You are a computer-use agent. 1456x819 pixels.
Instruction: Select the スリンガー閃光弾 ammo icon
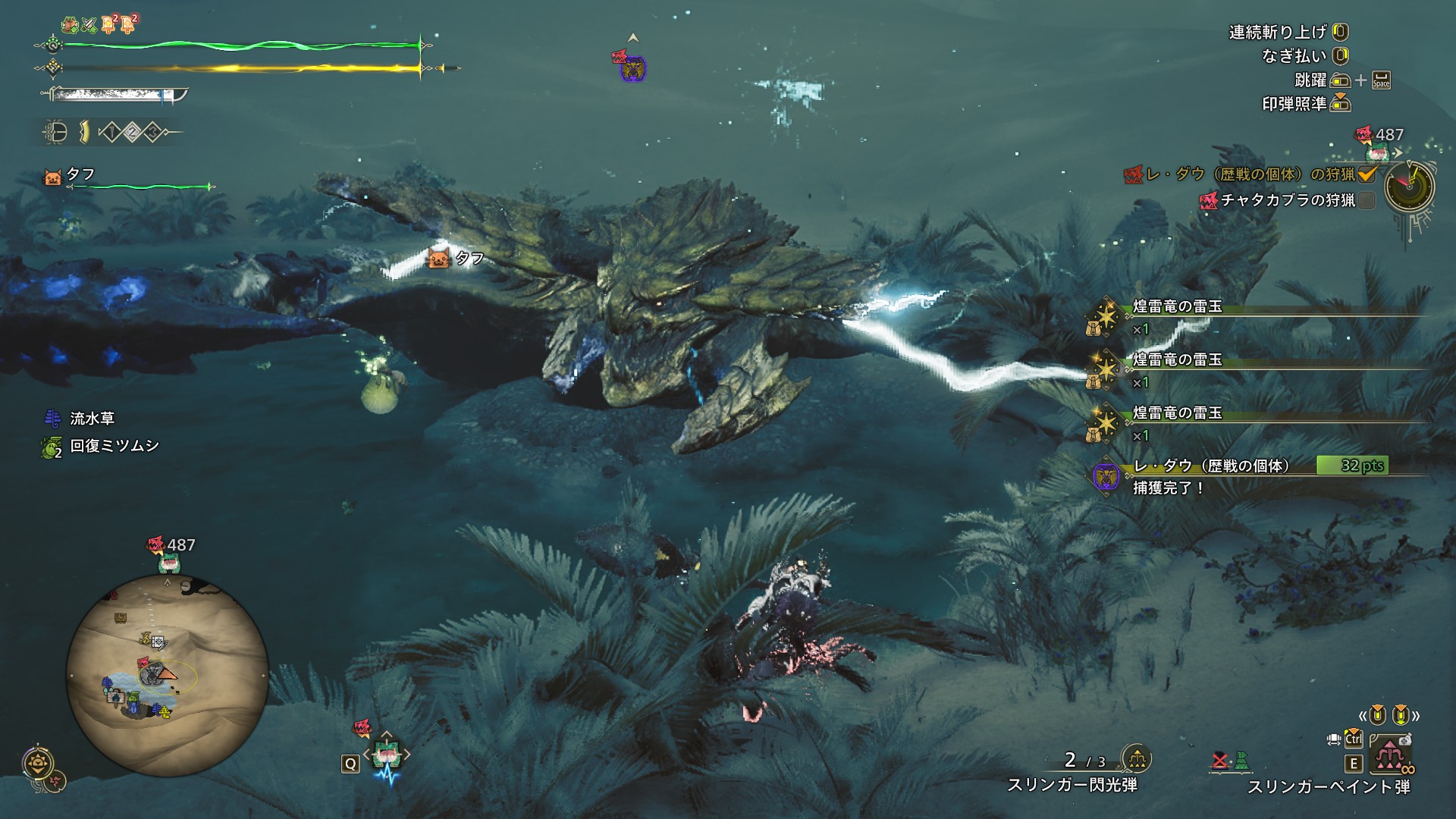click(1136, 758)
